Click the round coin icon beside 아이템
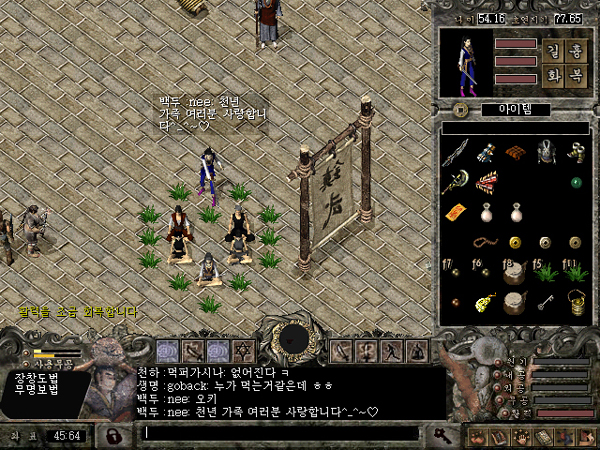This screenshot has height=450, width=600. click(x=458, y=109)
